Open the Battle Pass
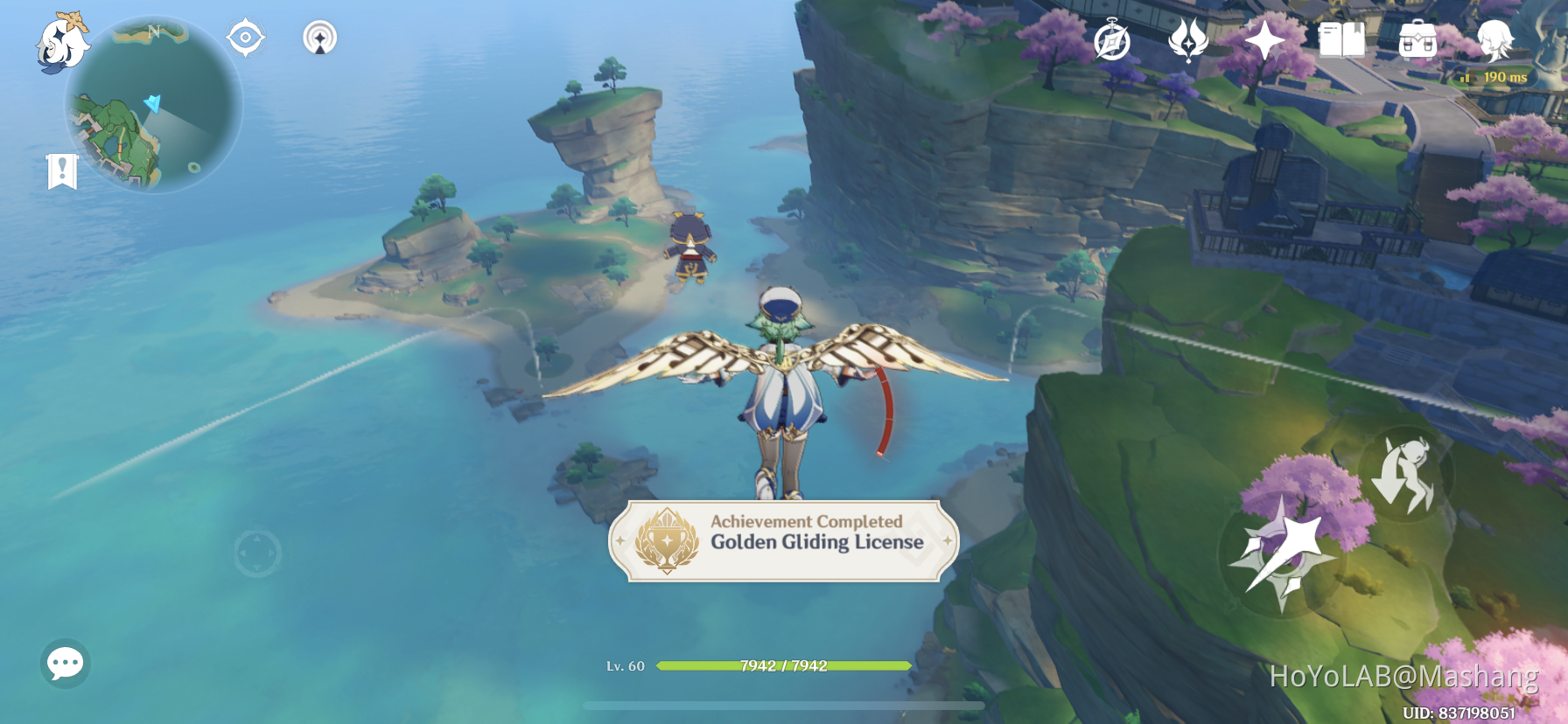 1186,38
